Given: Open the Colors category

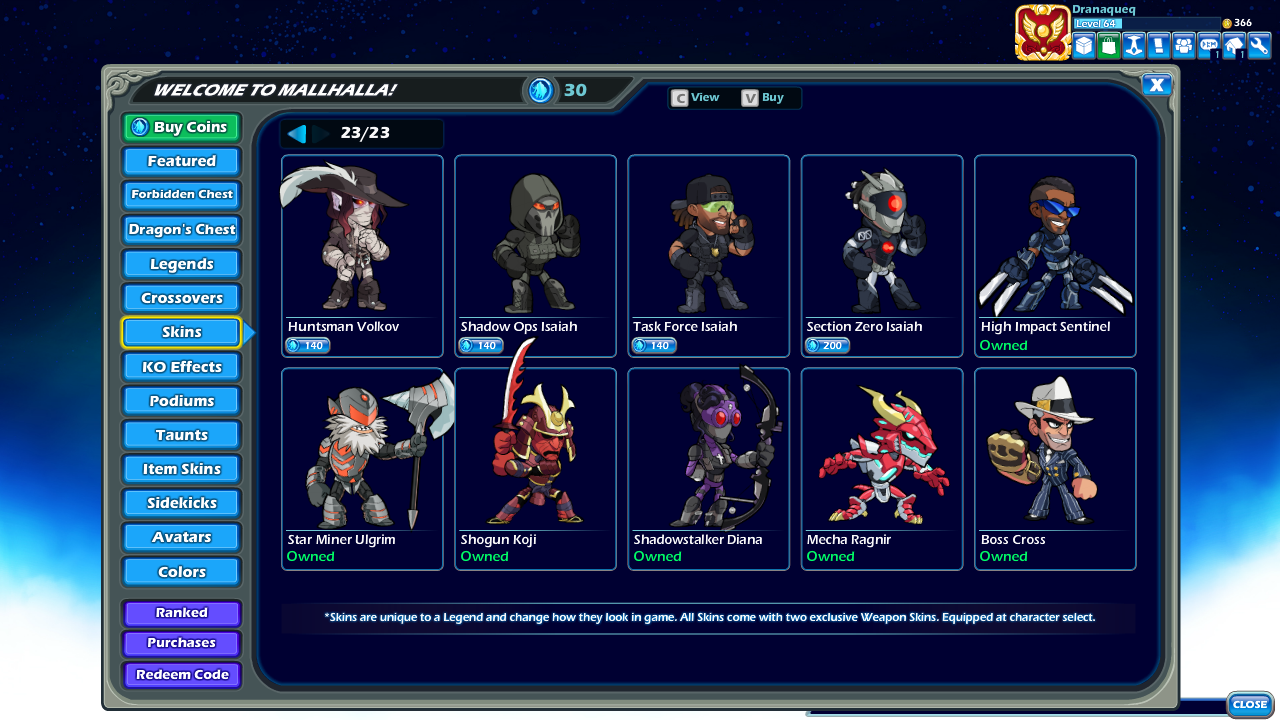Looking at the screenshot, I should [x=181, y=572].
